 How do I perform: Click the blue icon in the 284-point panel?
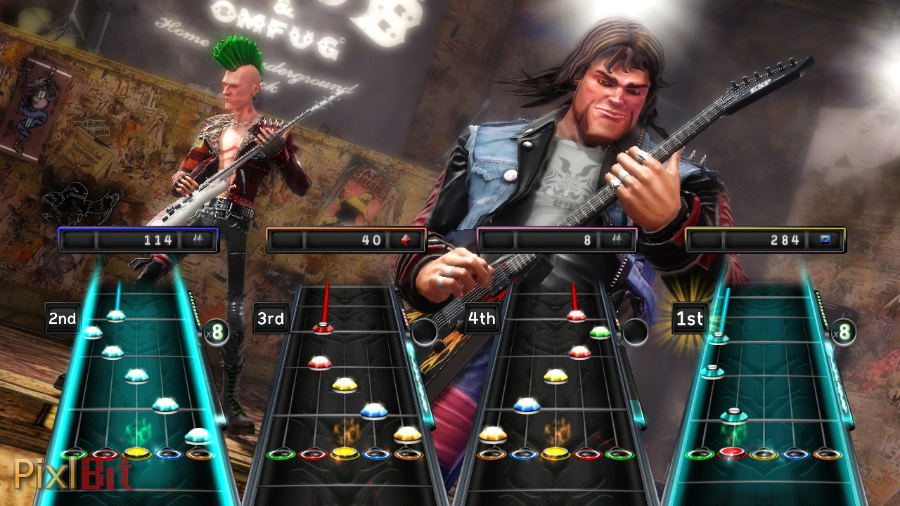point(825,240)
